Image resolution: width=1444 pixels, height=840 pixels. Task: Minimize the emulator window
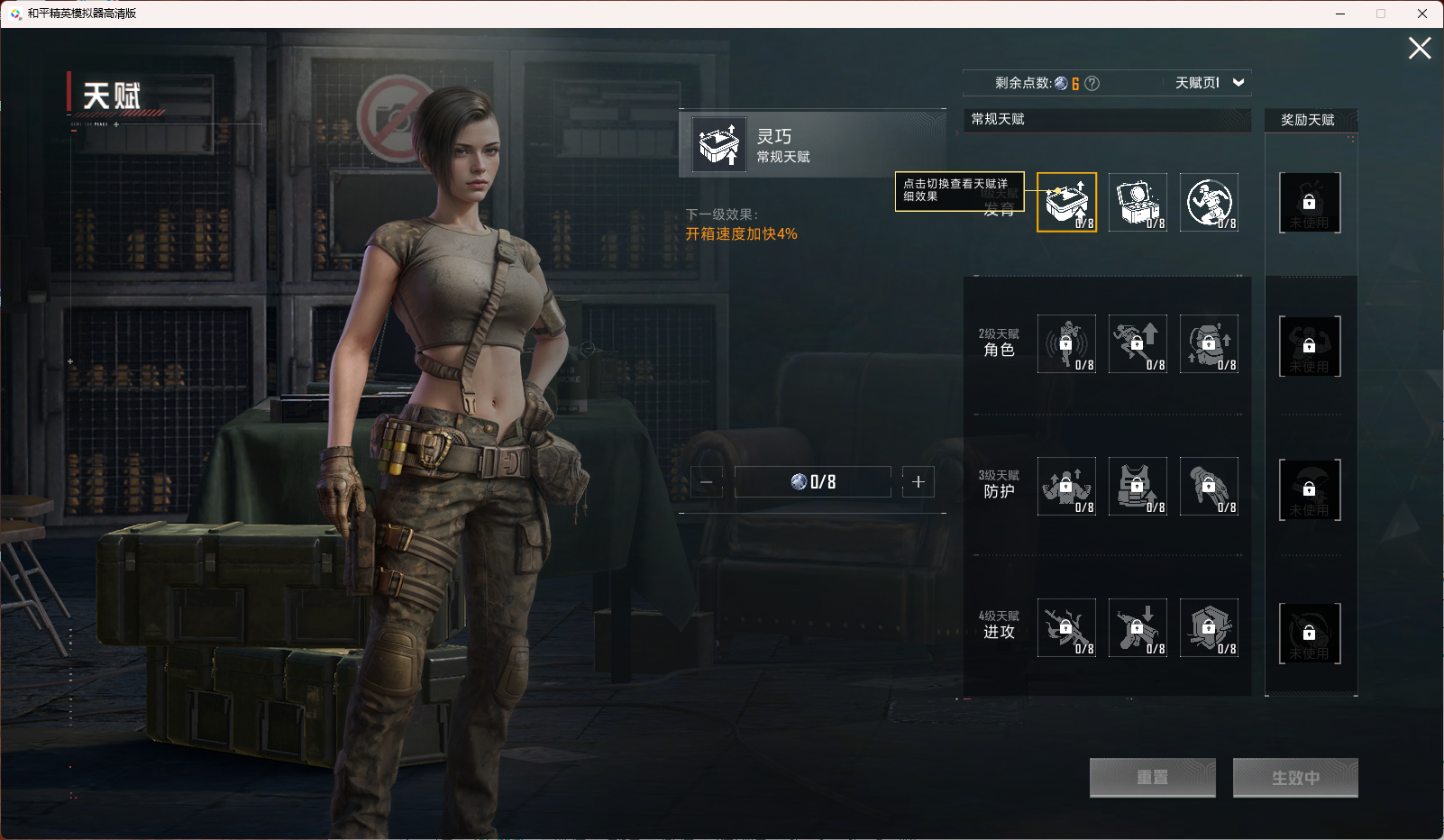[x=1340, y=14]
